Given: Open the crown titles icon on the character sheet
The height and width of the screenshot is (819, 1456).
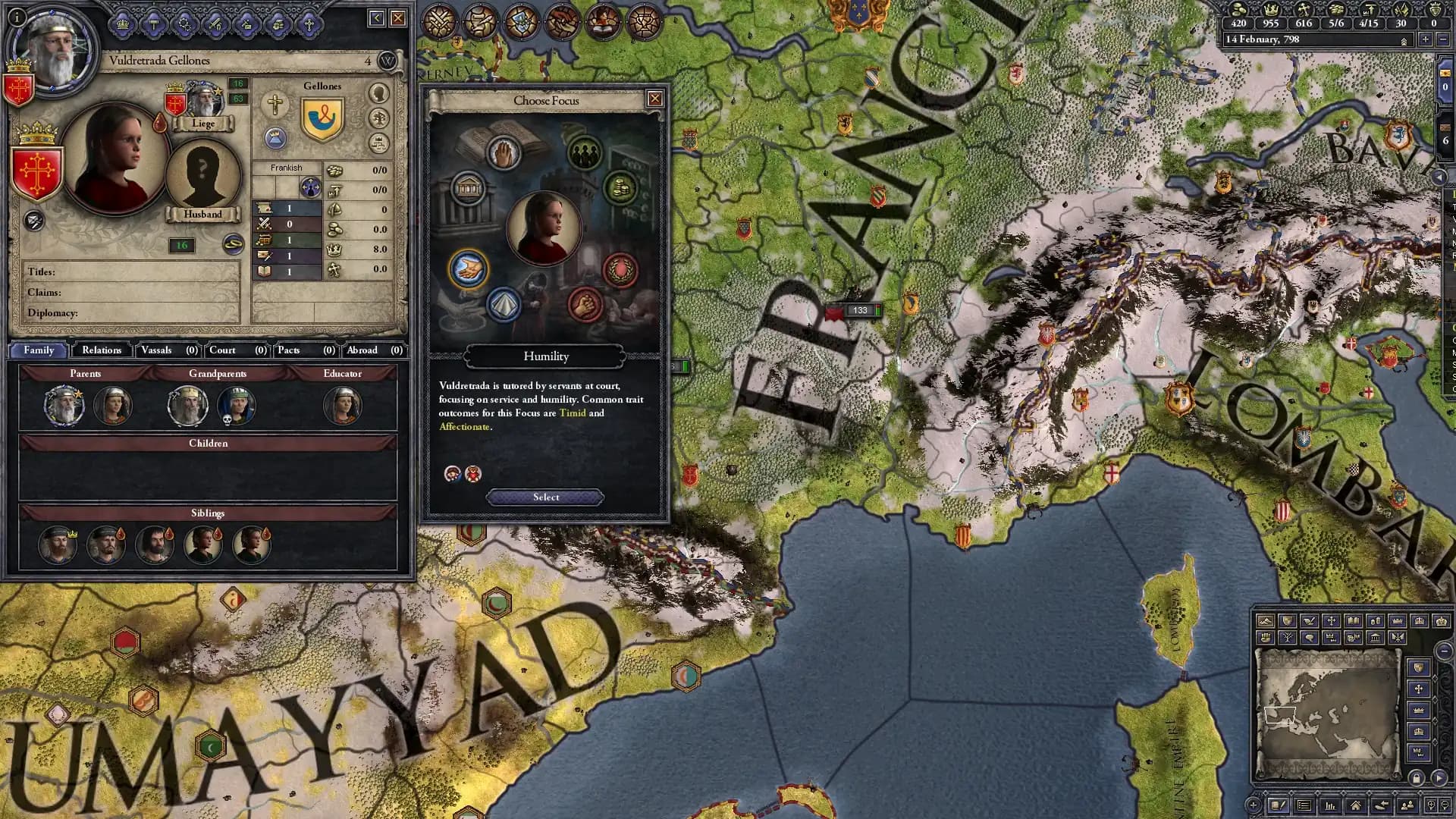Looking at the screenshot, I should (x=122, y=25).
